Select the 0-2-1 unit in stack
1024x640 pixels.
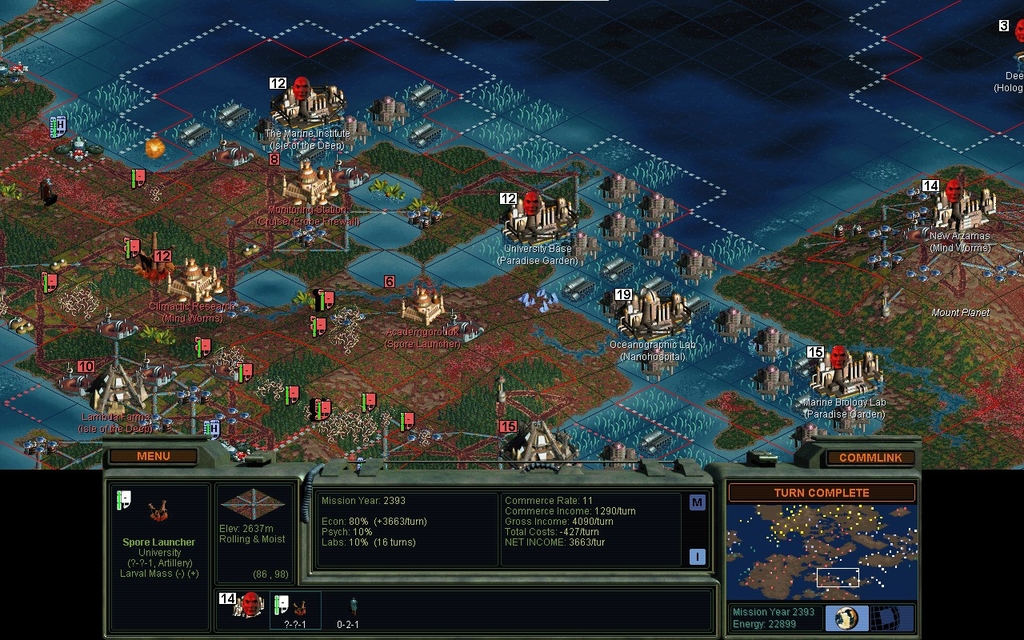point(348,609)
